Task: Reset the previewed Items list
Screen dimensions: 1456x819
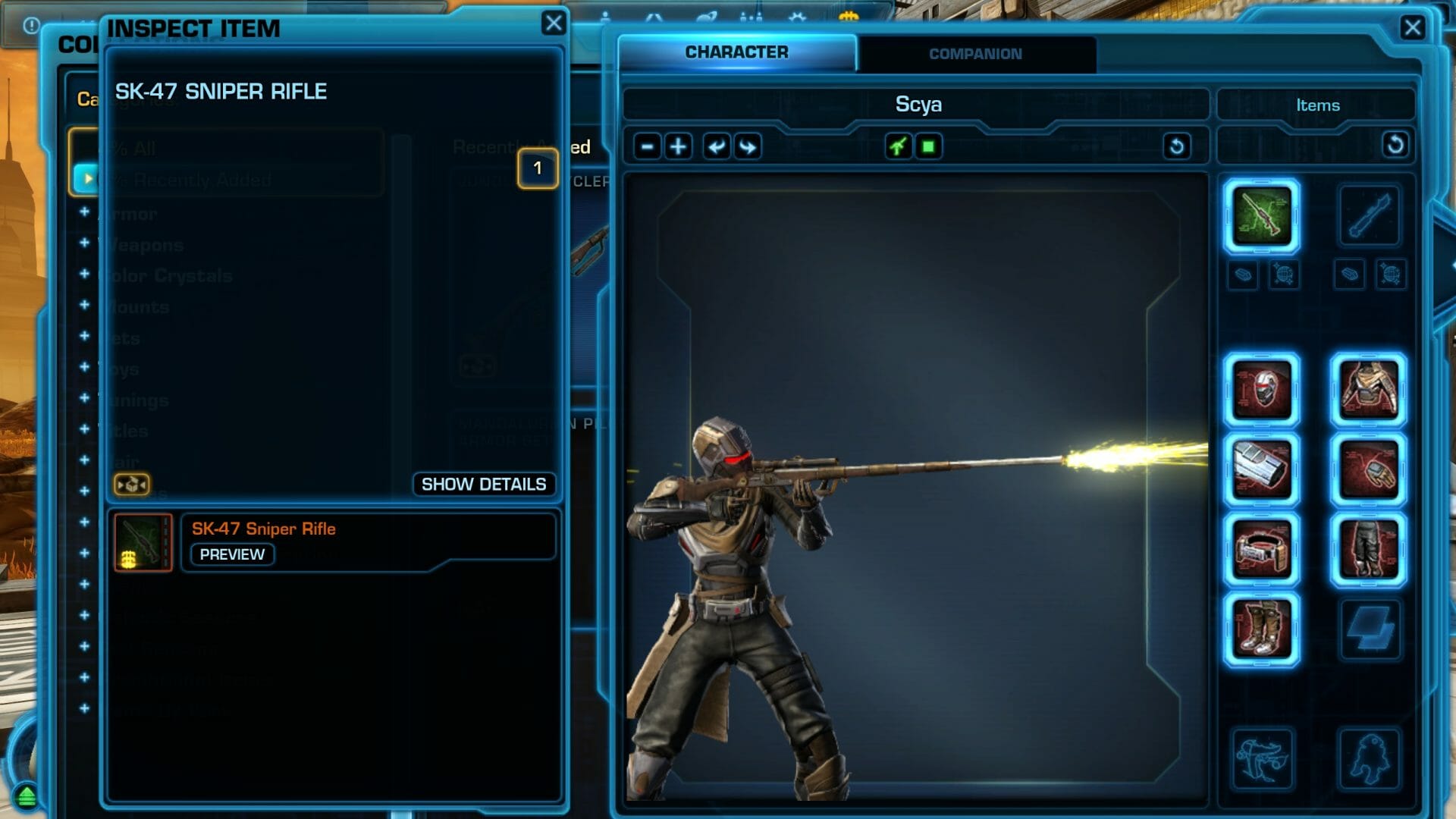Action: (1395, 145)
